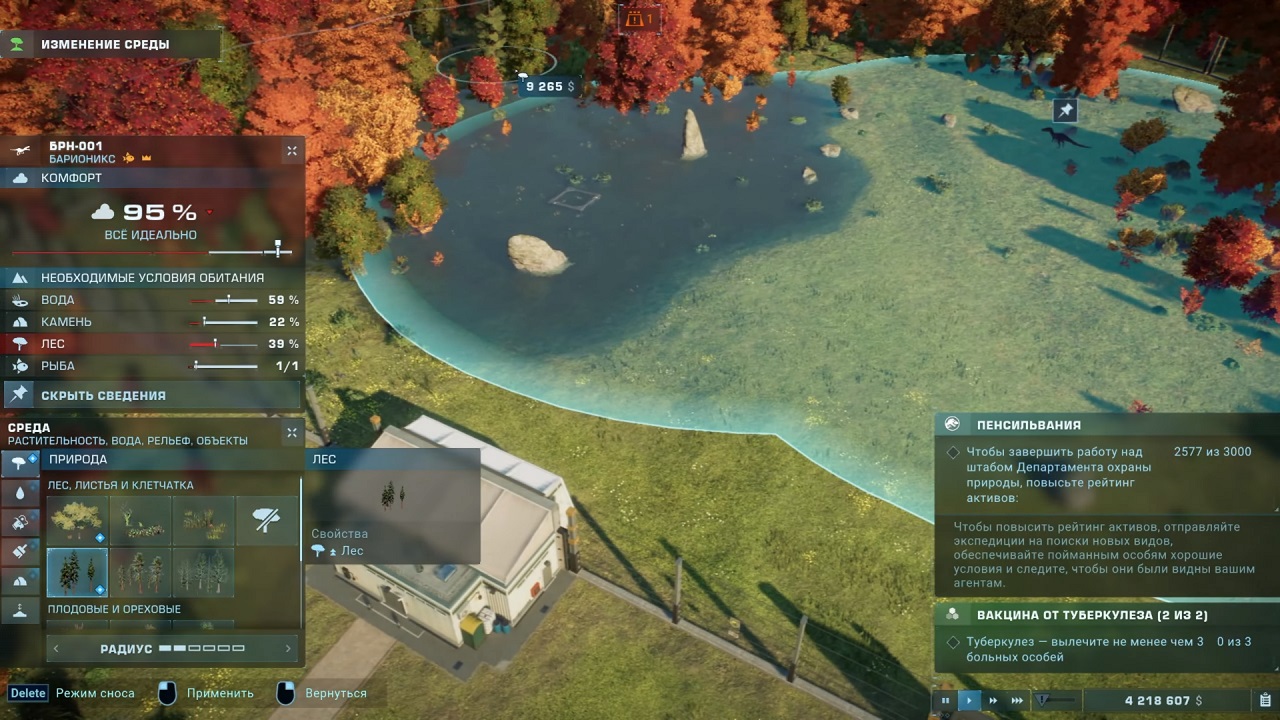Set double fast-forward speed

pos(993,701)
